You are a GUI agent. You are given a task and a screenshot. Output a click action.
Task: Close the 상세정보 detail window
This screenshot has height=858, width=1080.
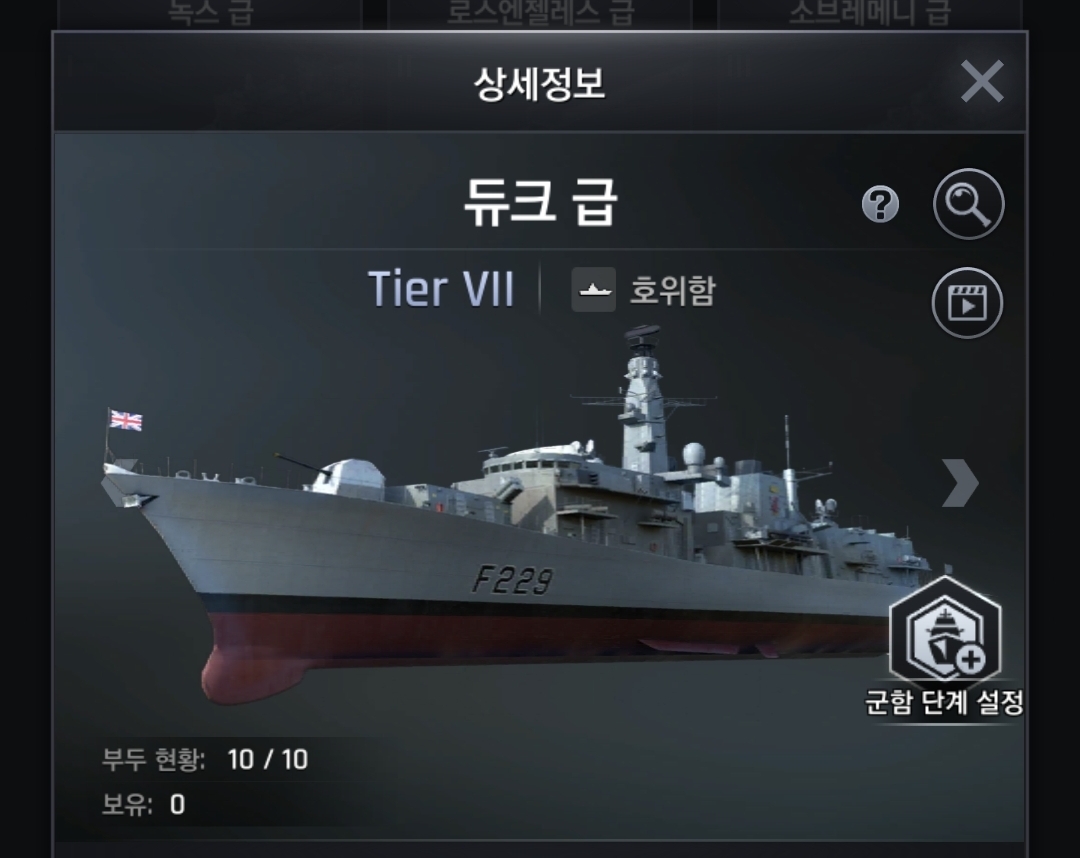pos(981,82)
